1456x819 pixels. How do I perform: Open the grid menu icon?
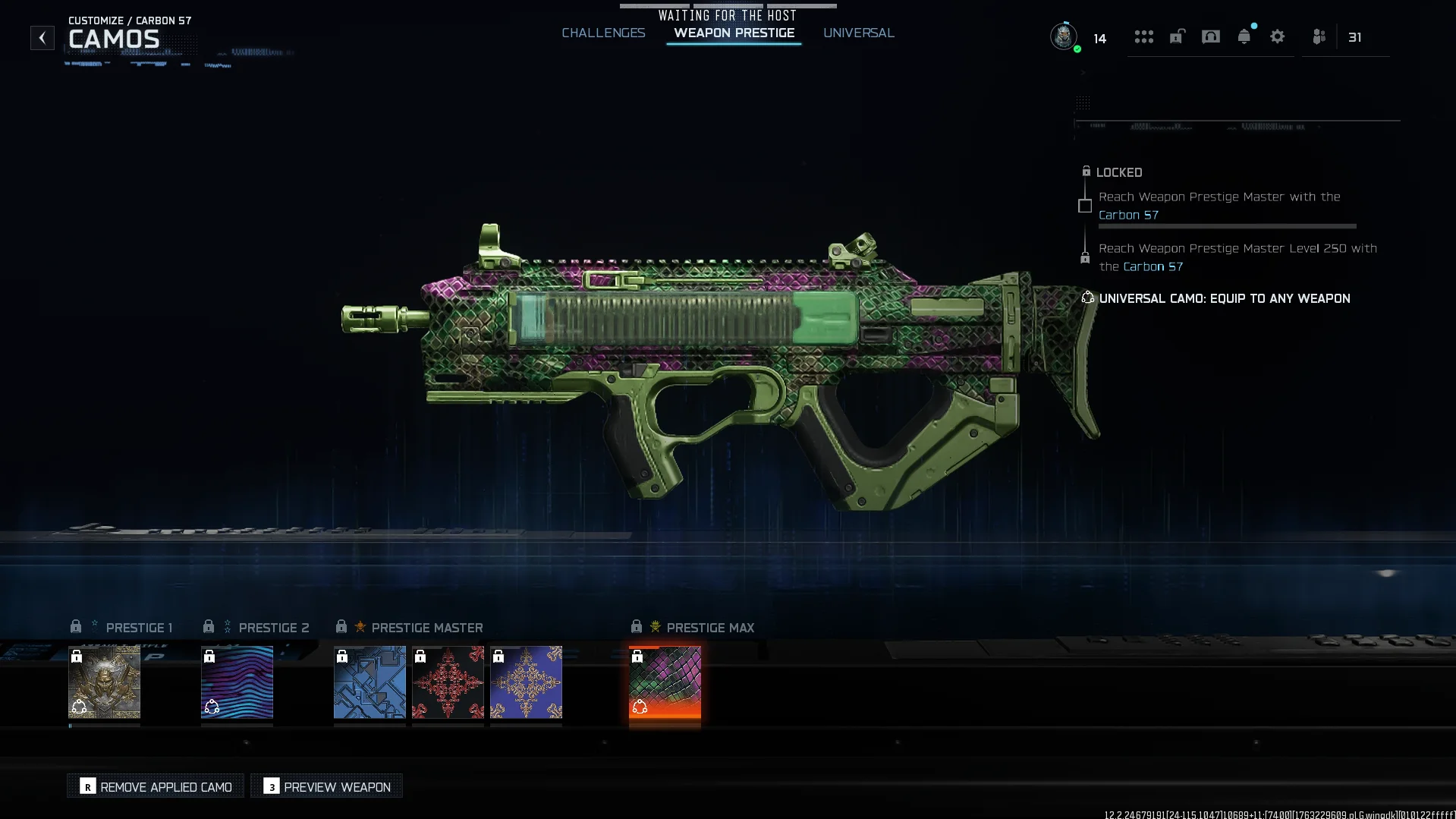(1143, 36)
